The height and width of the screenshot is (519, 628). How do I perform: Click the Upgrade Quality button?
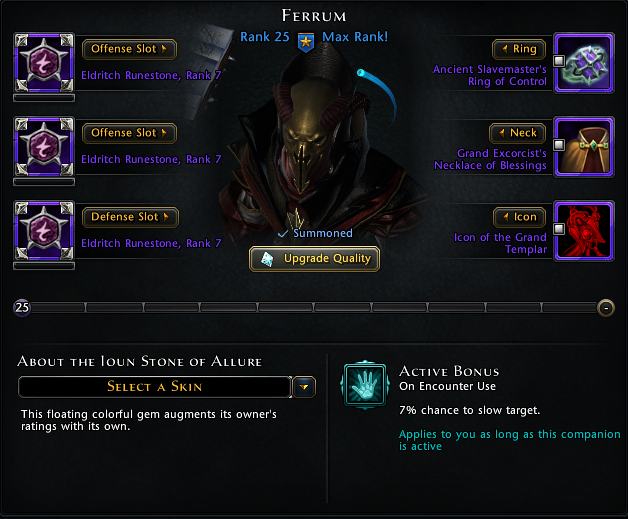coord(314,259)
